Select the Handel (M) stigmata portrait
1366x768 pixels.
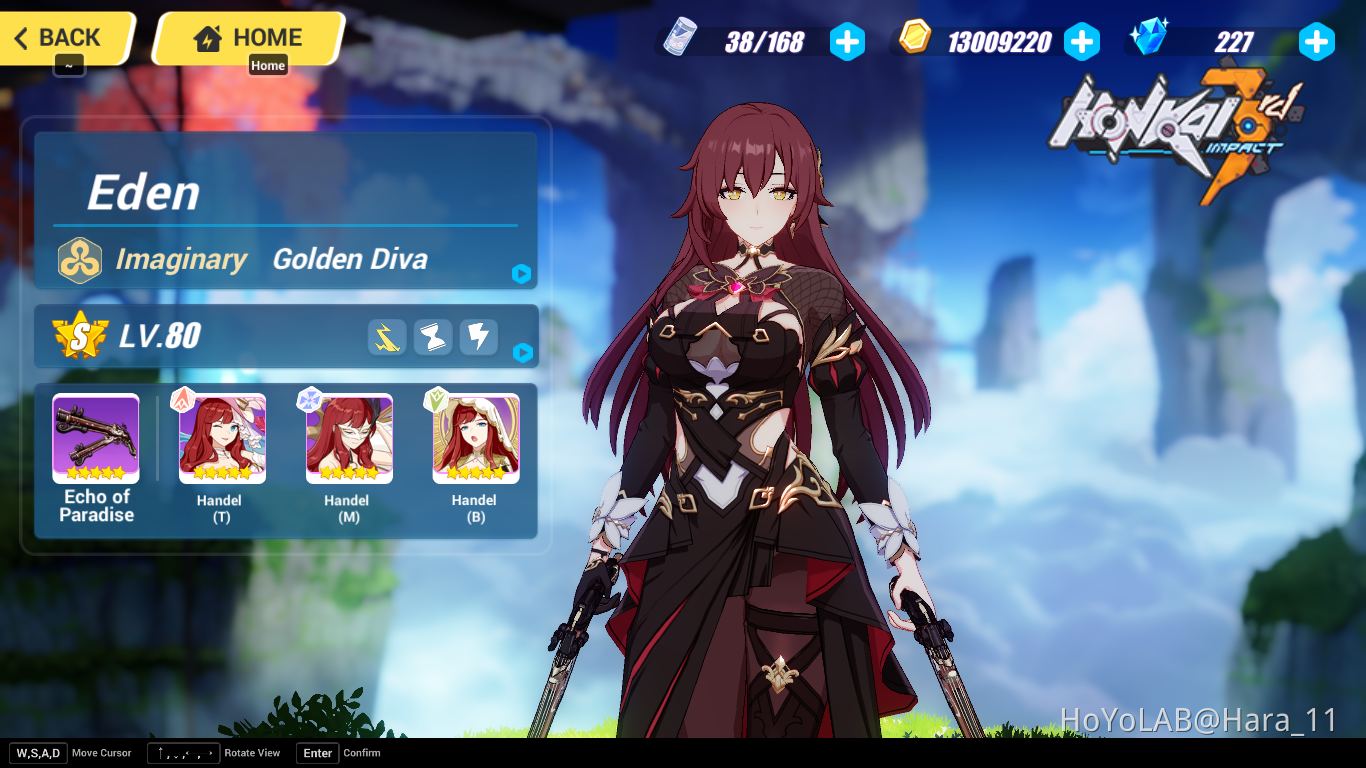[347, 438]
